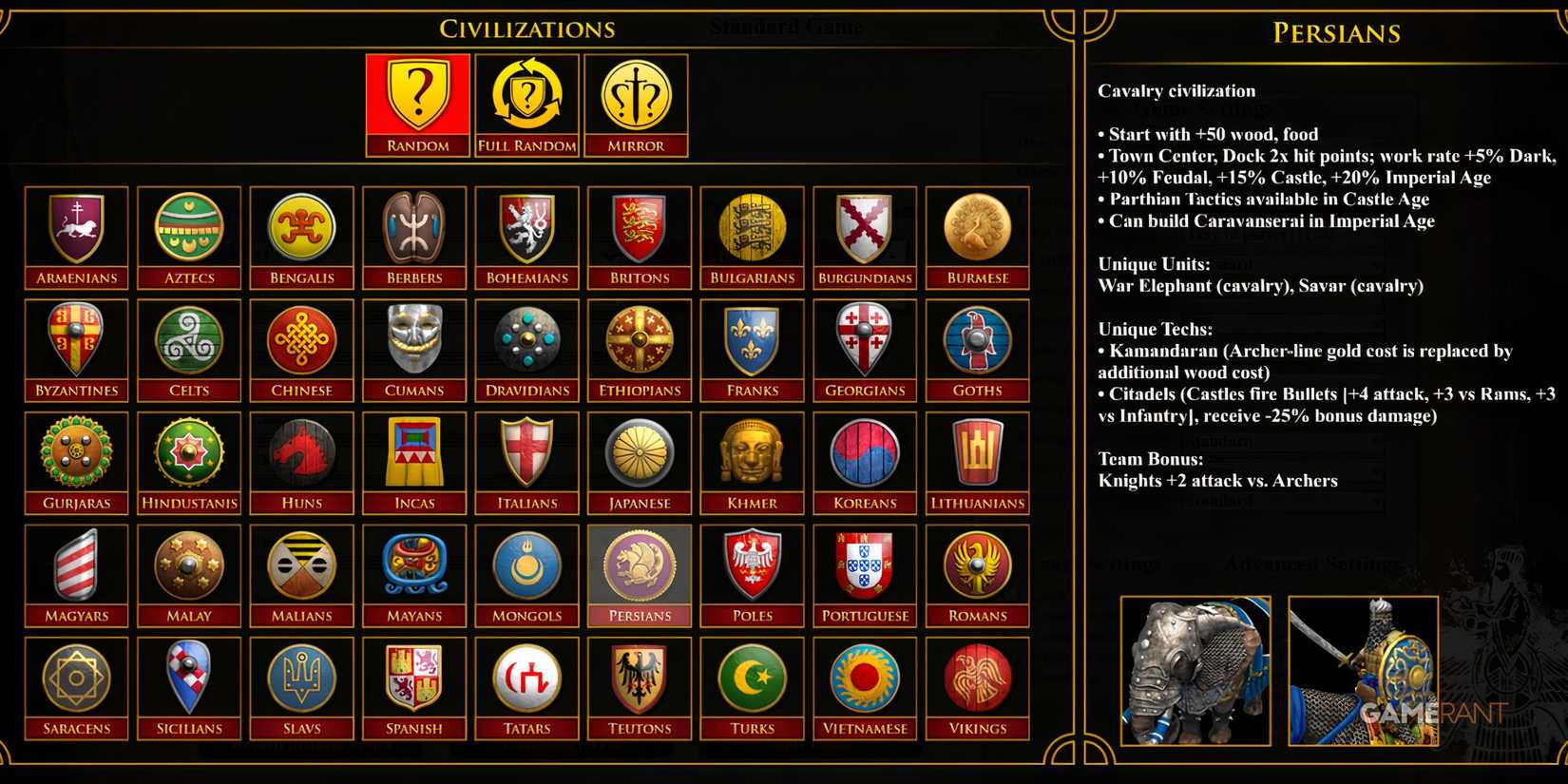Choose the Full Random option

pyautogui.click(x=526, y=94)
